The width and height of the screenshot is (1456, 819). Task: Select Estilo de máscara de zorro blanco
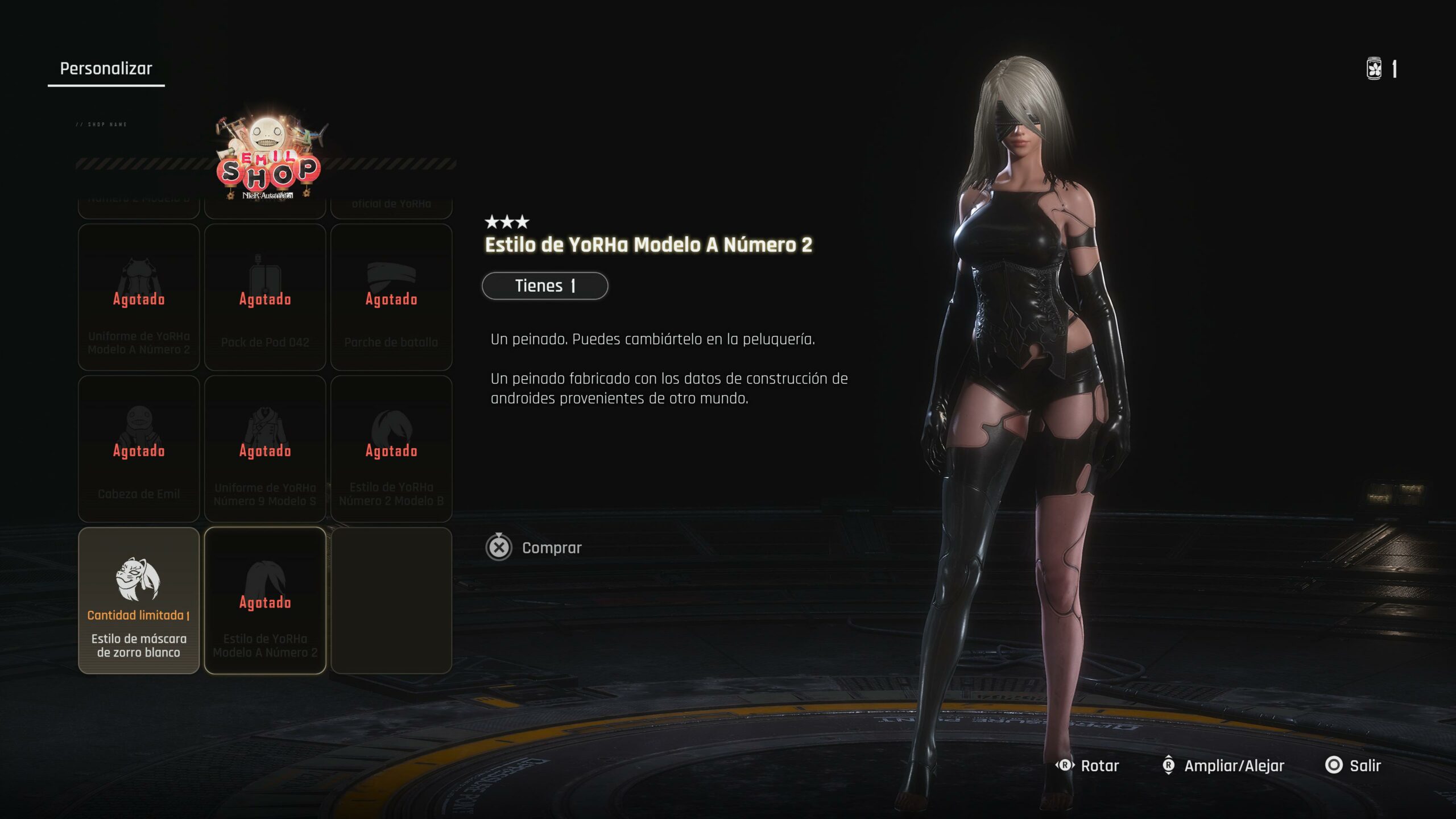[x=139, y=601]
